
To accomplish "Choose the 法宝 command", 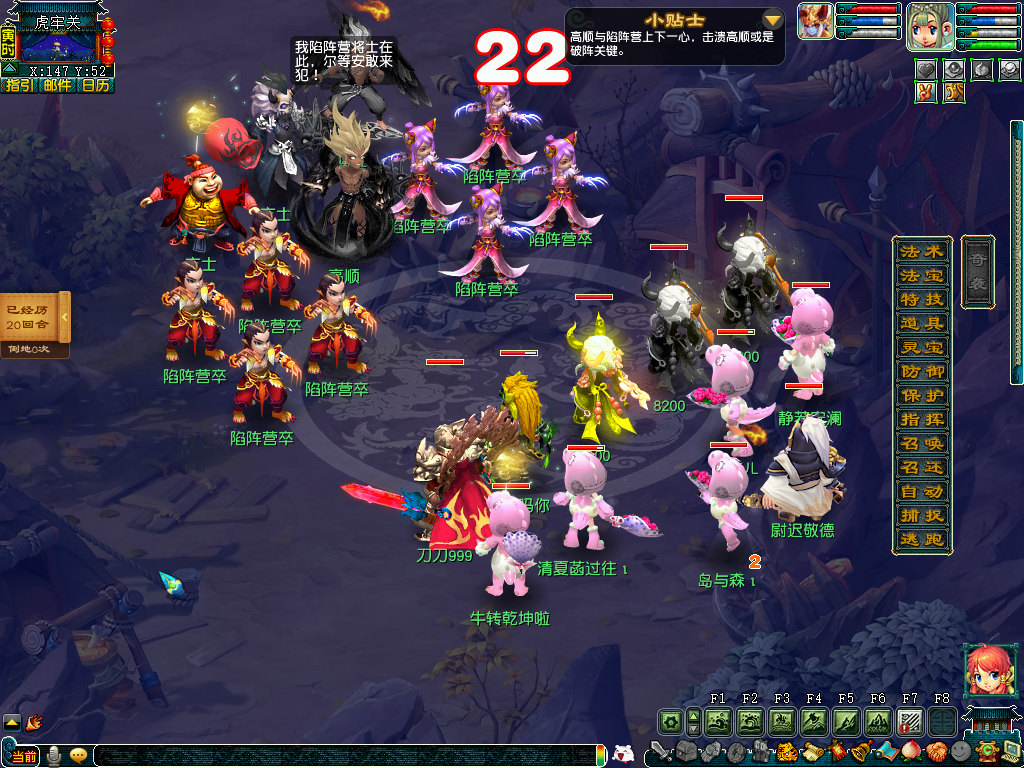I will [x=908, y=275].
